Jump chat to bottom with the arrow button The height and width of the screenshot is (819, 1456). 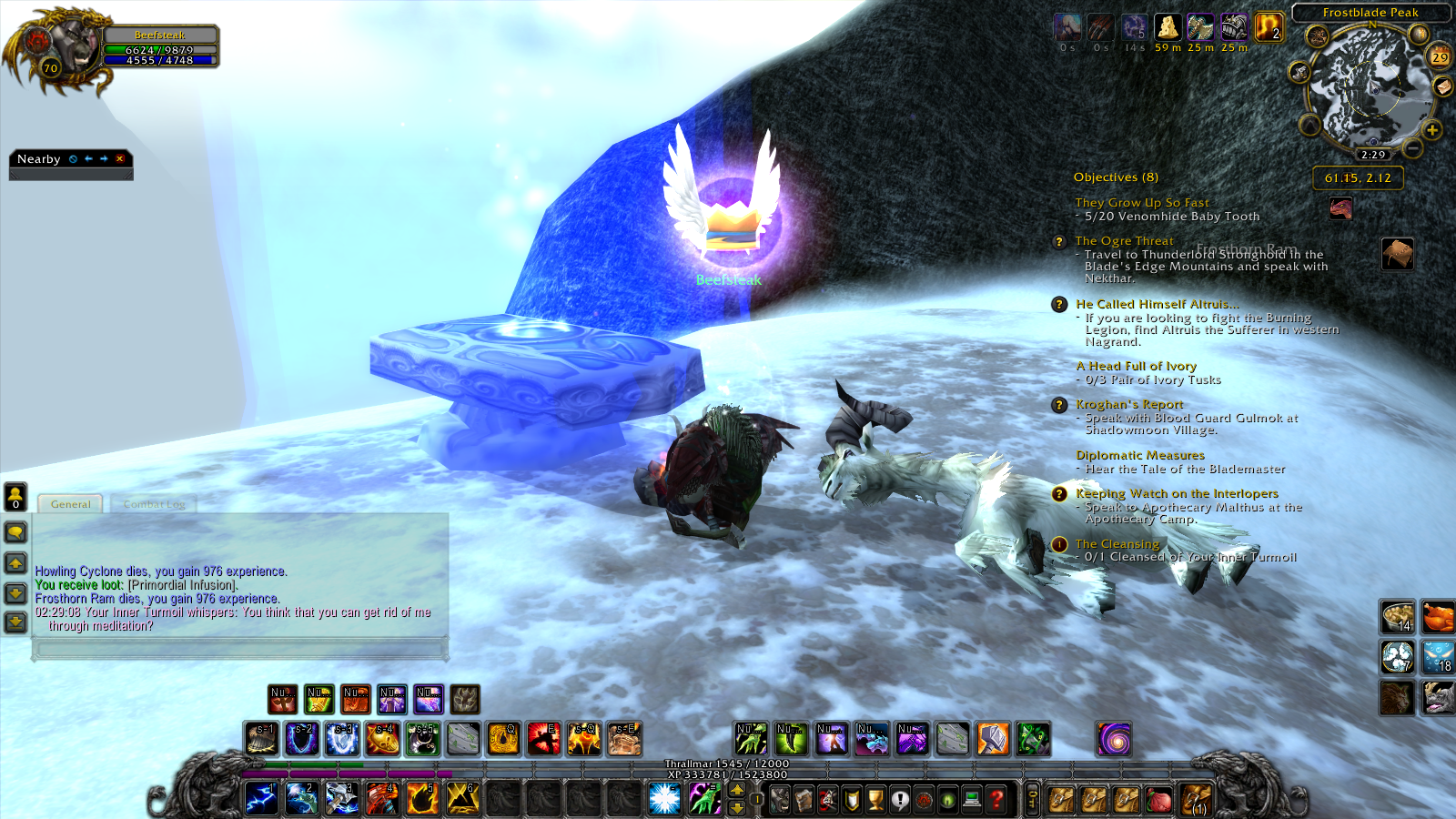[x=15, y=622]
